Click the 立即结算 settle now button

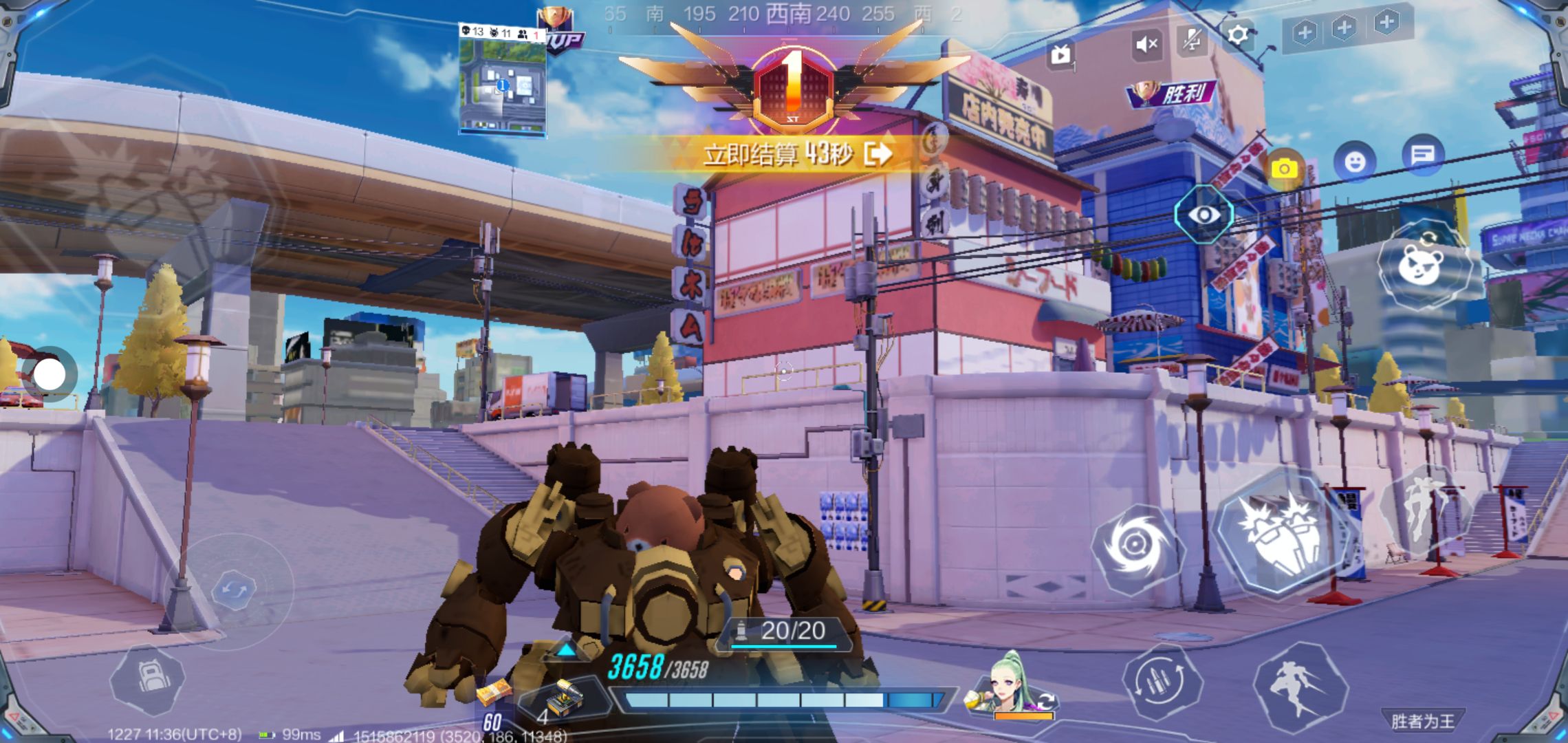click(798, 154)
